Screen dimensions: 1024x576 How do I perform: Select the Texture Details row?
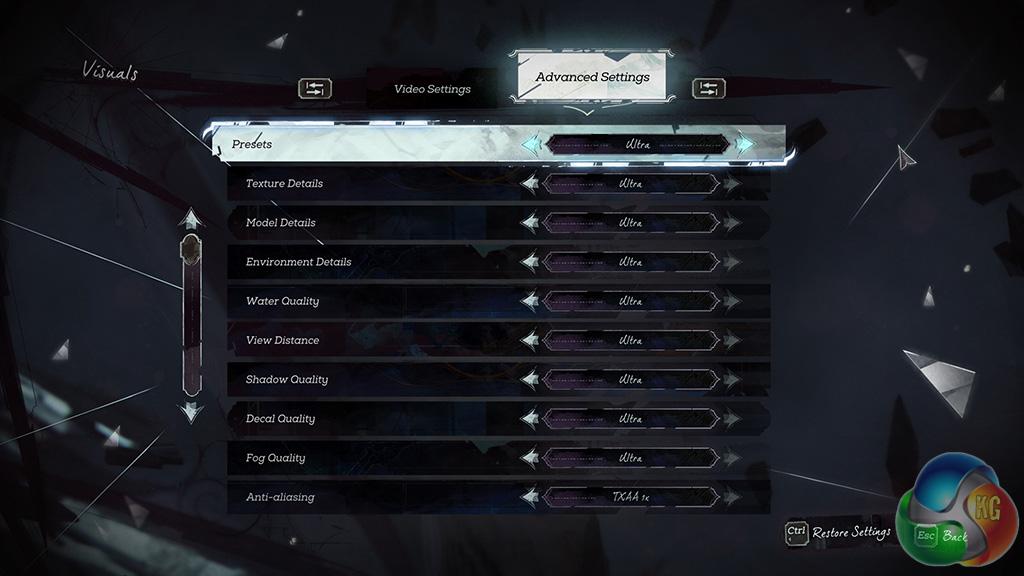[284, 184]
